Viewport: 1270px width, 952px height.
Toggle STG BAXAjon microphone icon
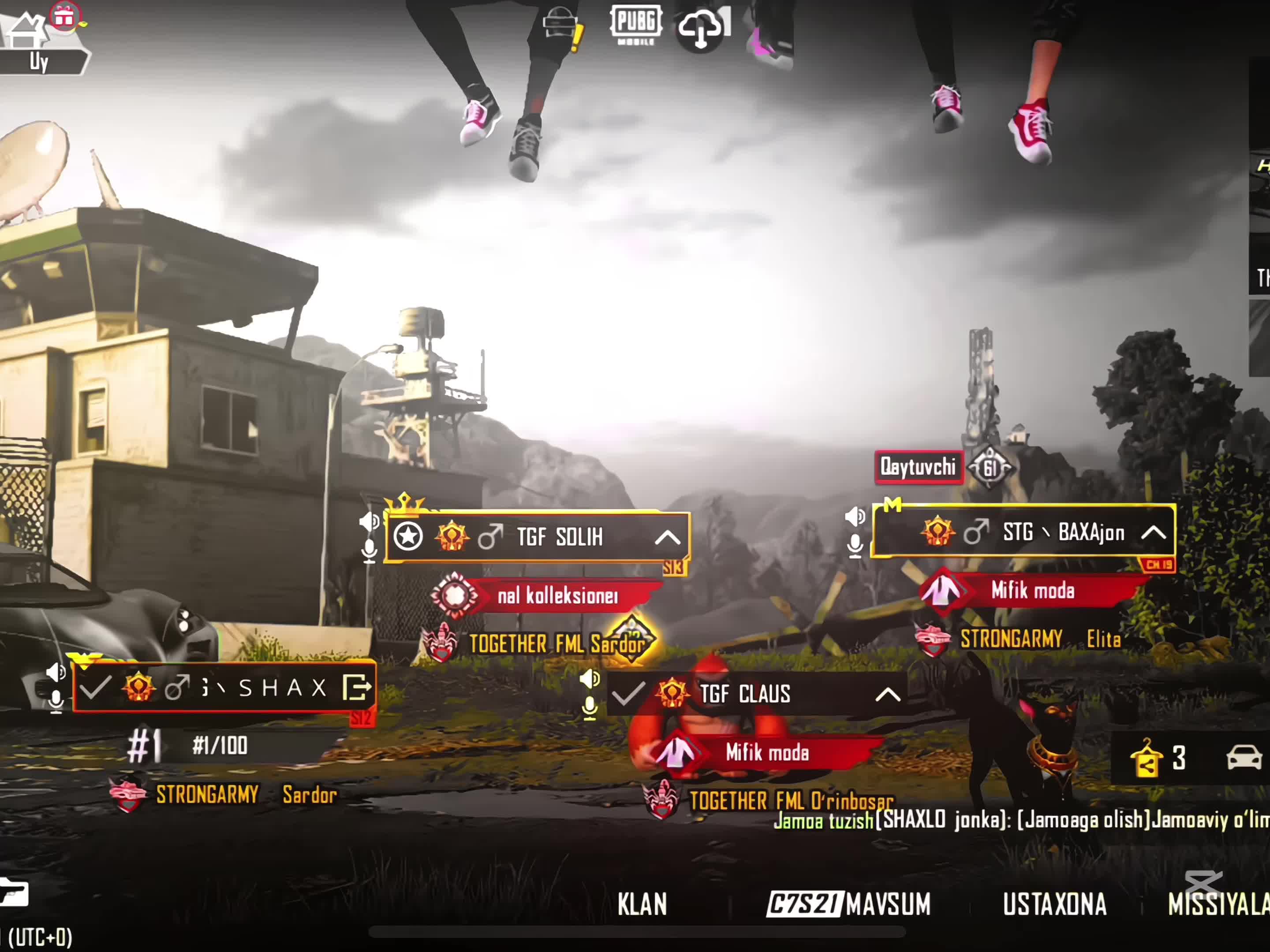(x=855, y=546)
